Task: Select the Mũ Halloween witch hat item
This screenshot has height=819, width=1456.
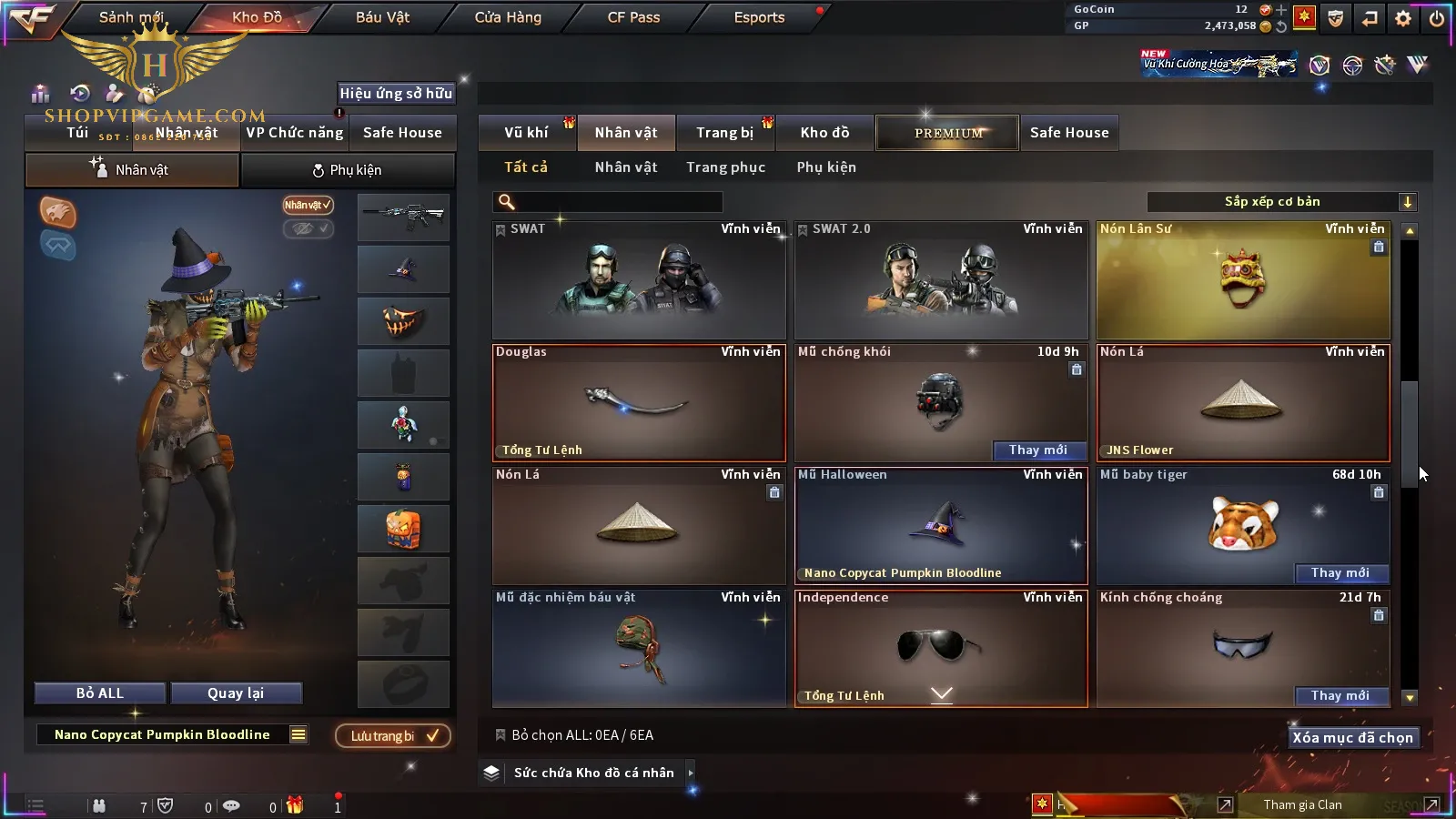Action: [x=941, y=525]
